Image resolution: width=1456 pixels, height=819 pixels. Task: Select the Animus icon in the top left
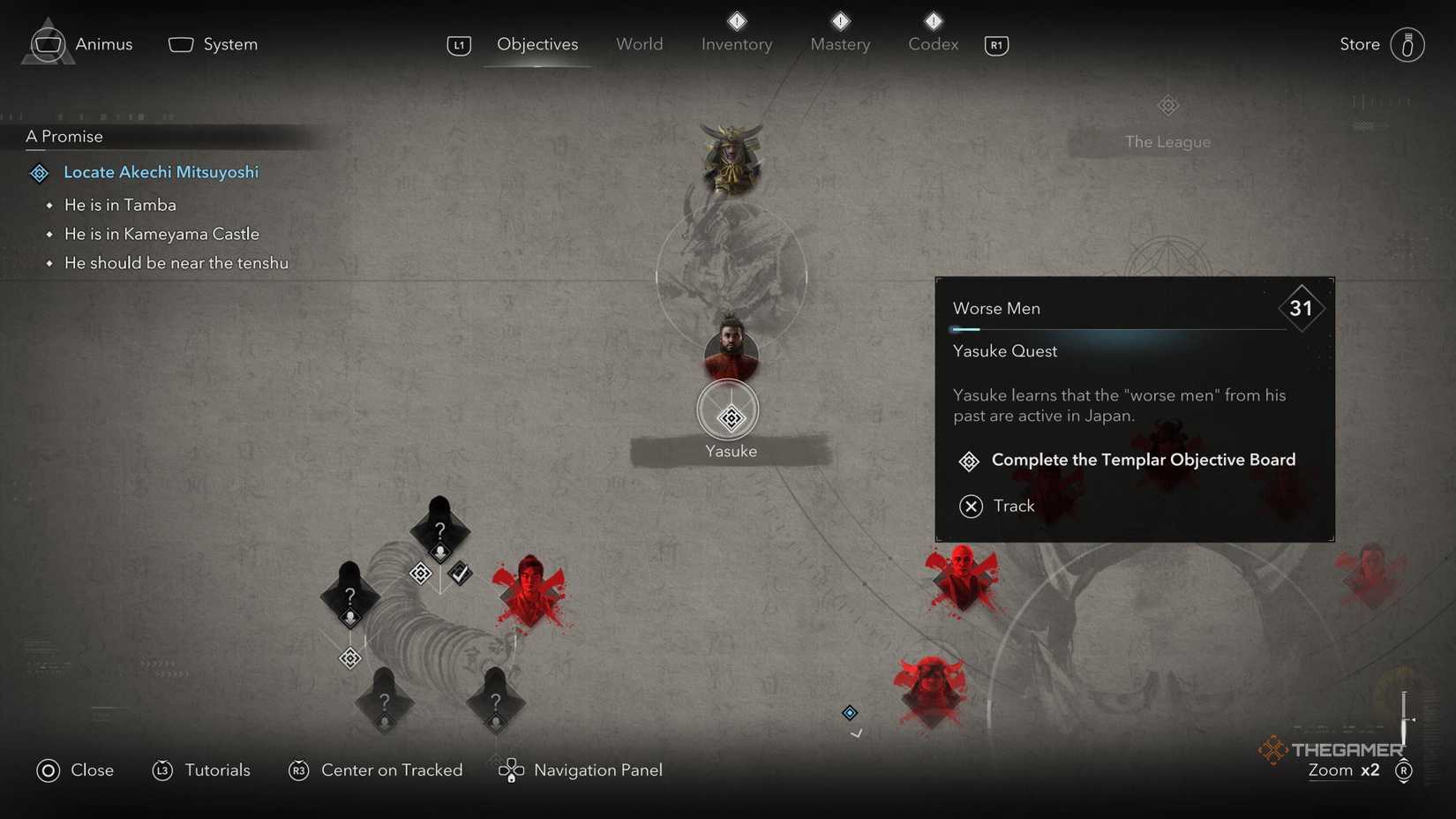click(x=47, y=43)
